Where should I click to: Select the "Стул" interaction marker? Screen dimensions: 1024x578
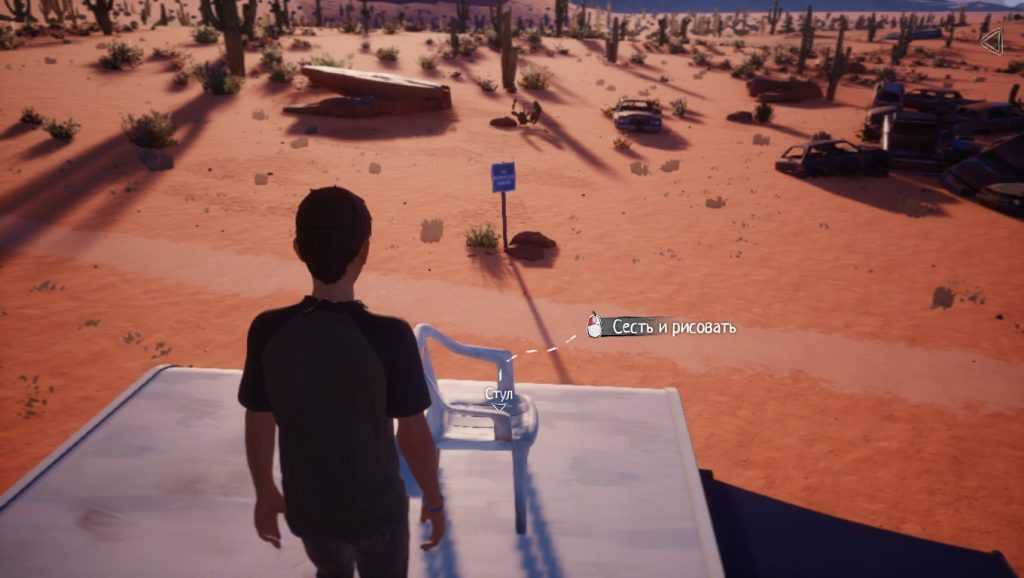(x=498, y=397)
